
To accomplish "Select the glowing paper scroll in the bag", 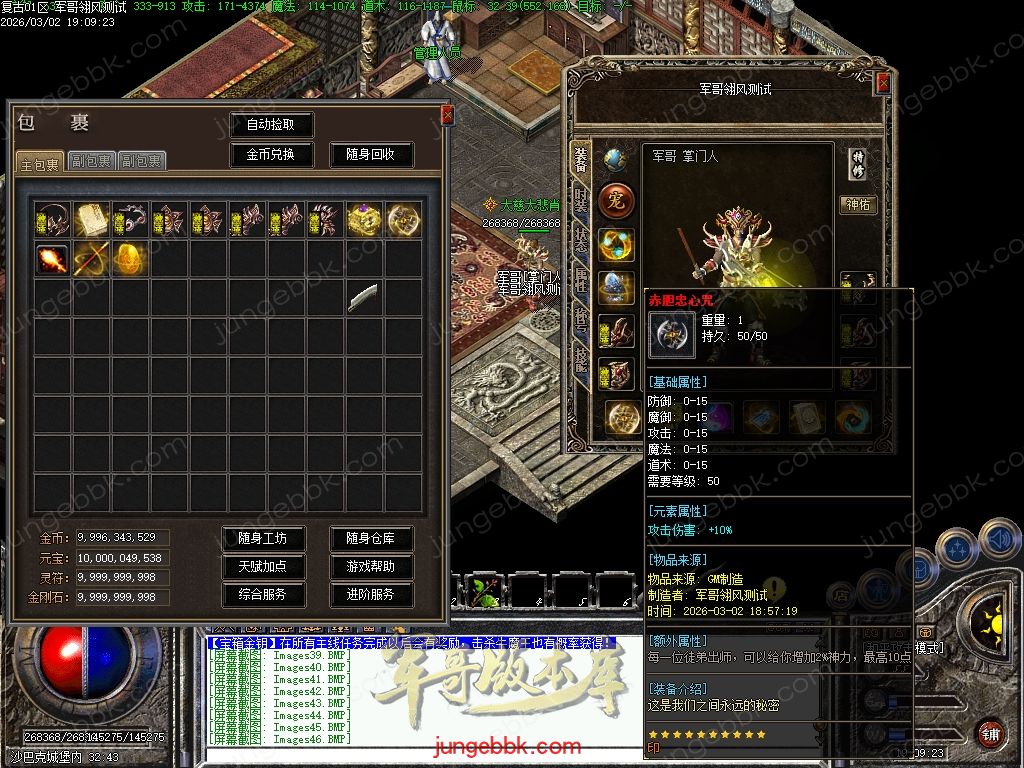I will coord(91,219).
